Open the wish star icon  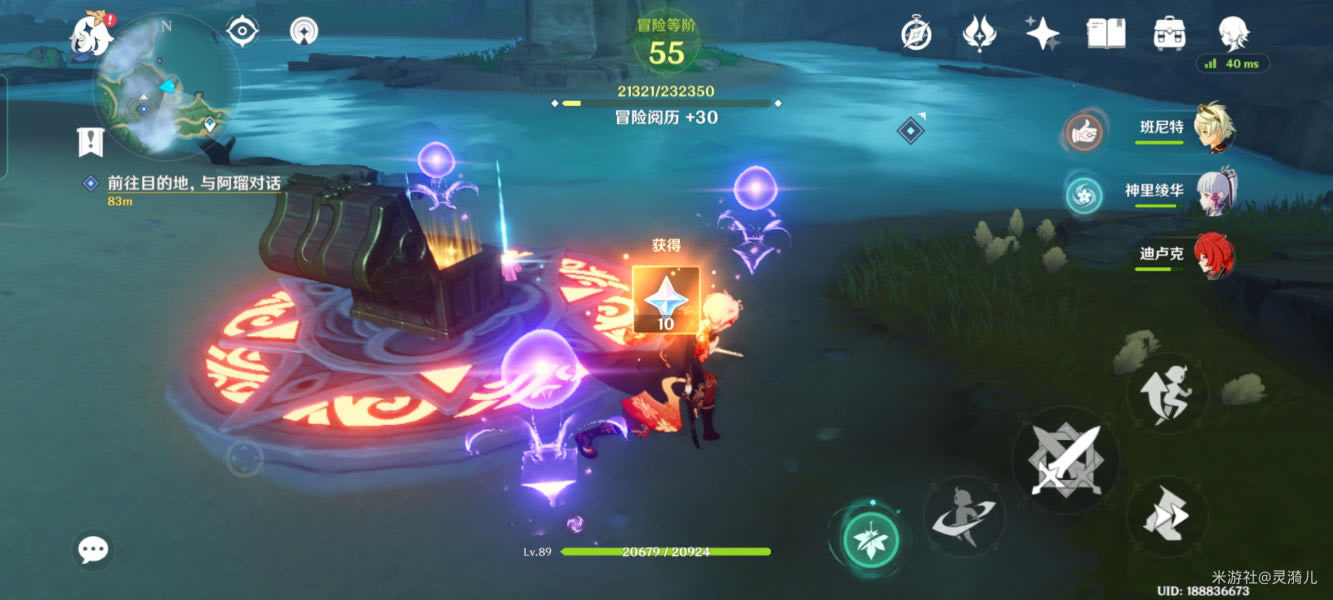tap(1043, 34)
